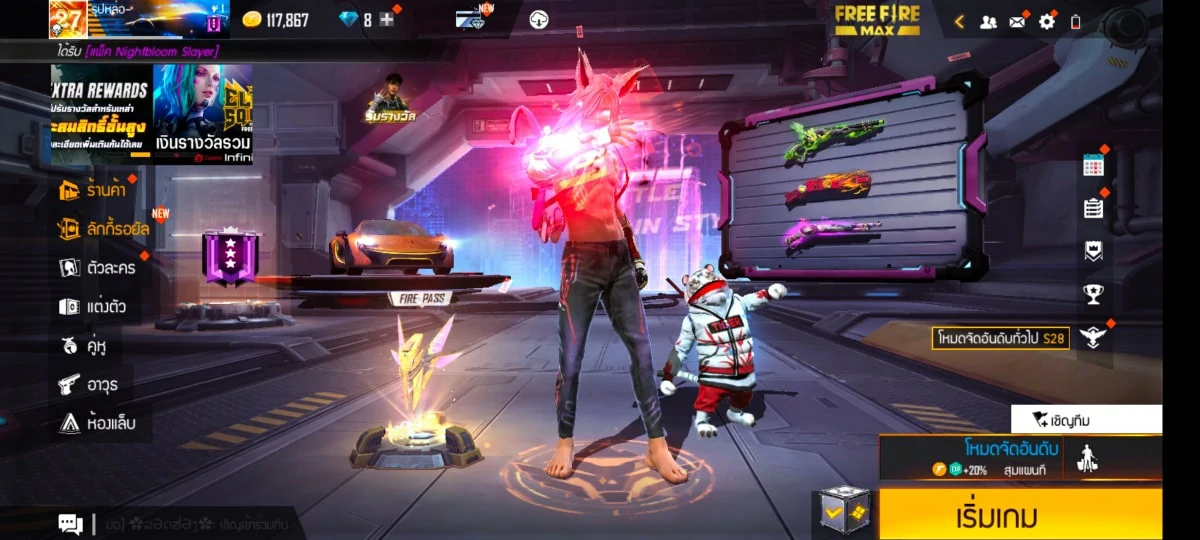This screenshot has height=540, width=1200.
Task: Open the mail envelope icon
Action: (x=1017, y=21)
